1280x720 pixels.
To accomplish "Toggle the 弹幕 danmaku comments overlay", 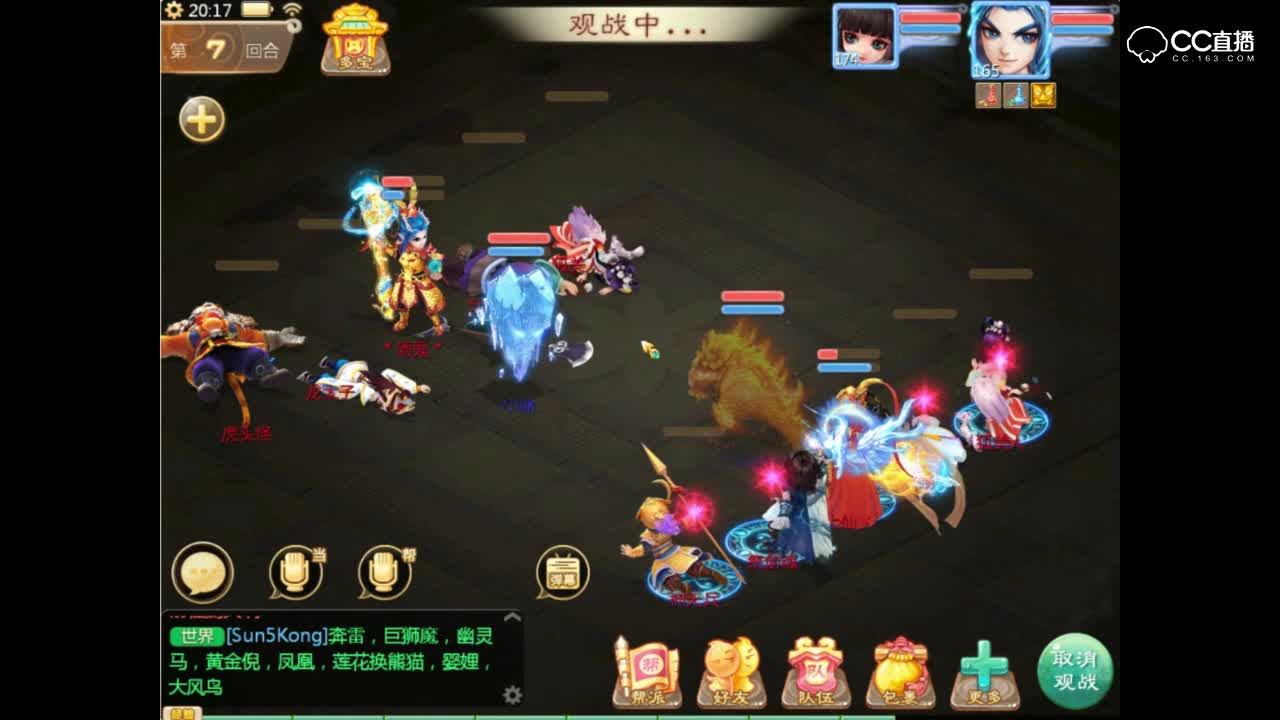I will click(x=561, y=571).
